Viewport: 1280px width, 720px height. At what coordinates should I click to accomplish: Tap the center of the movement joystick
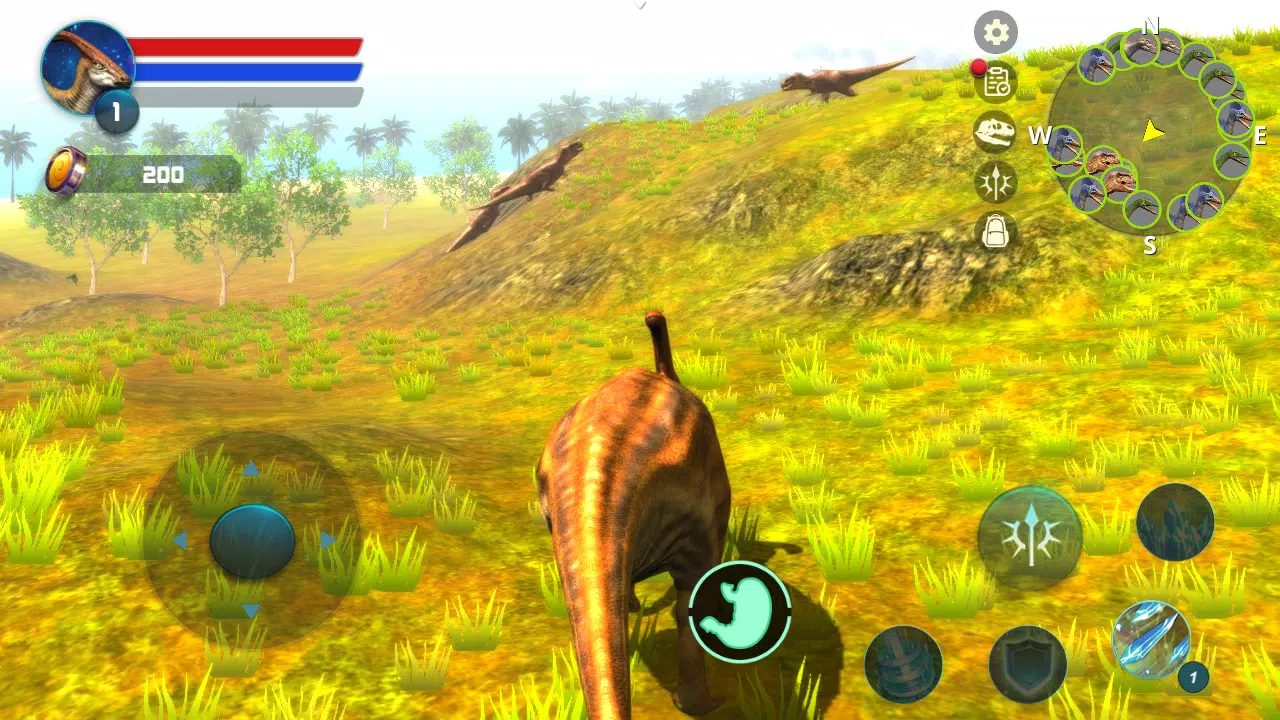pos(253,540)
